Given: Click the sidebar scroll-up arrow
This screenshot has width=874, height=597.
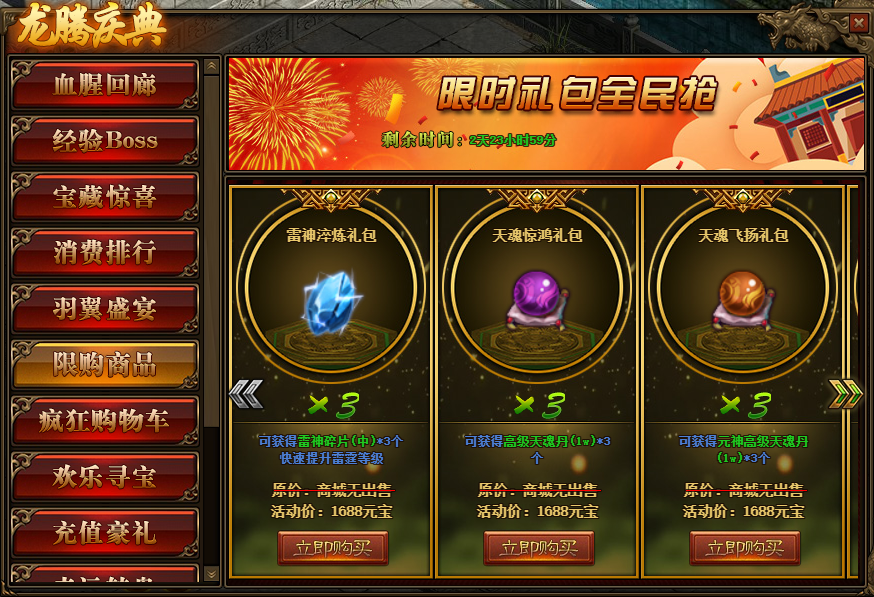Looking at the screenshot, I should click(211, 67).
